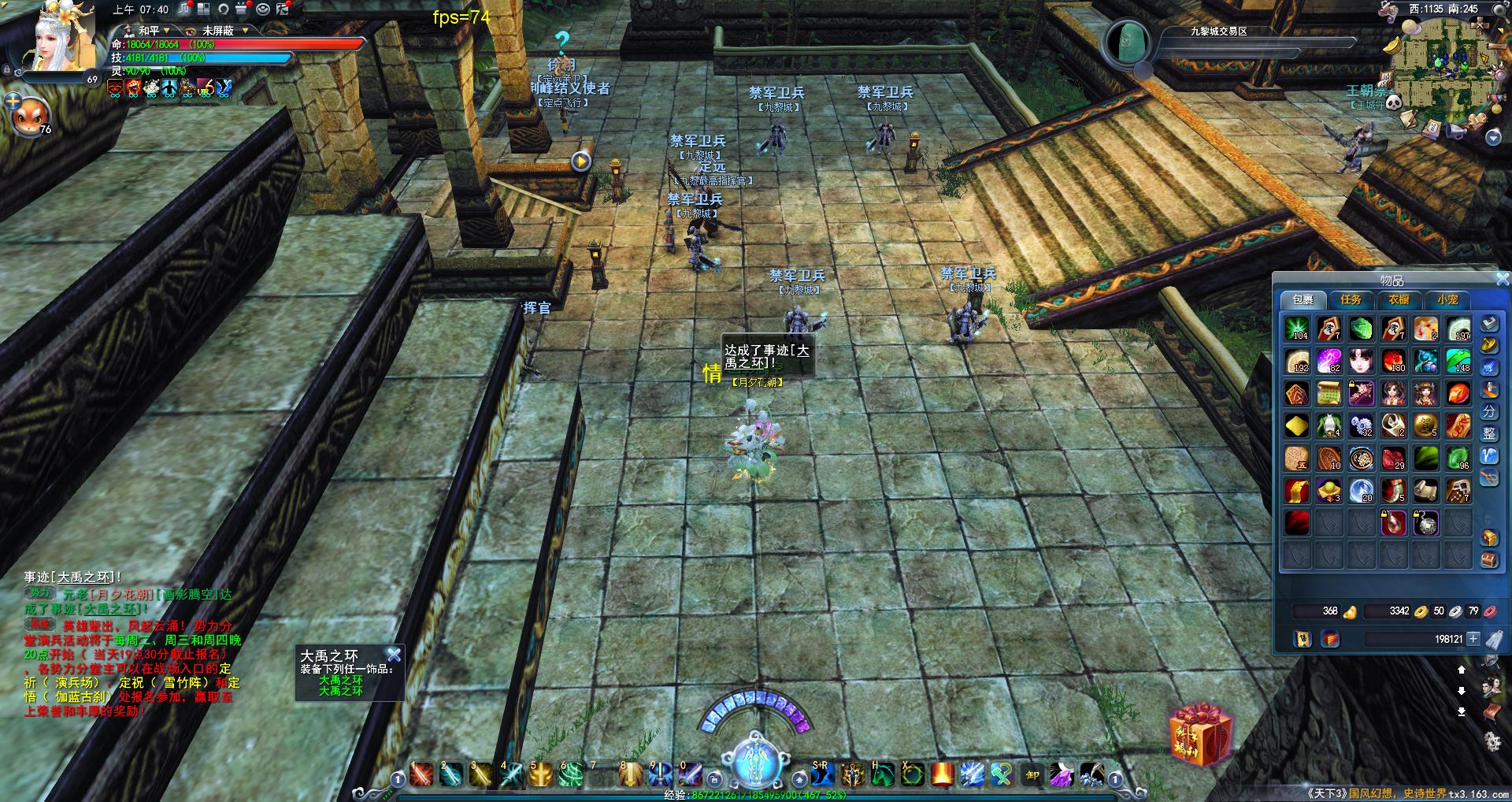Click the 分 split stack button
The height and width of the screenshot is (802, 1512).
coord(1489,412)
